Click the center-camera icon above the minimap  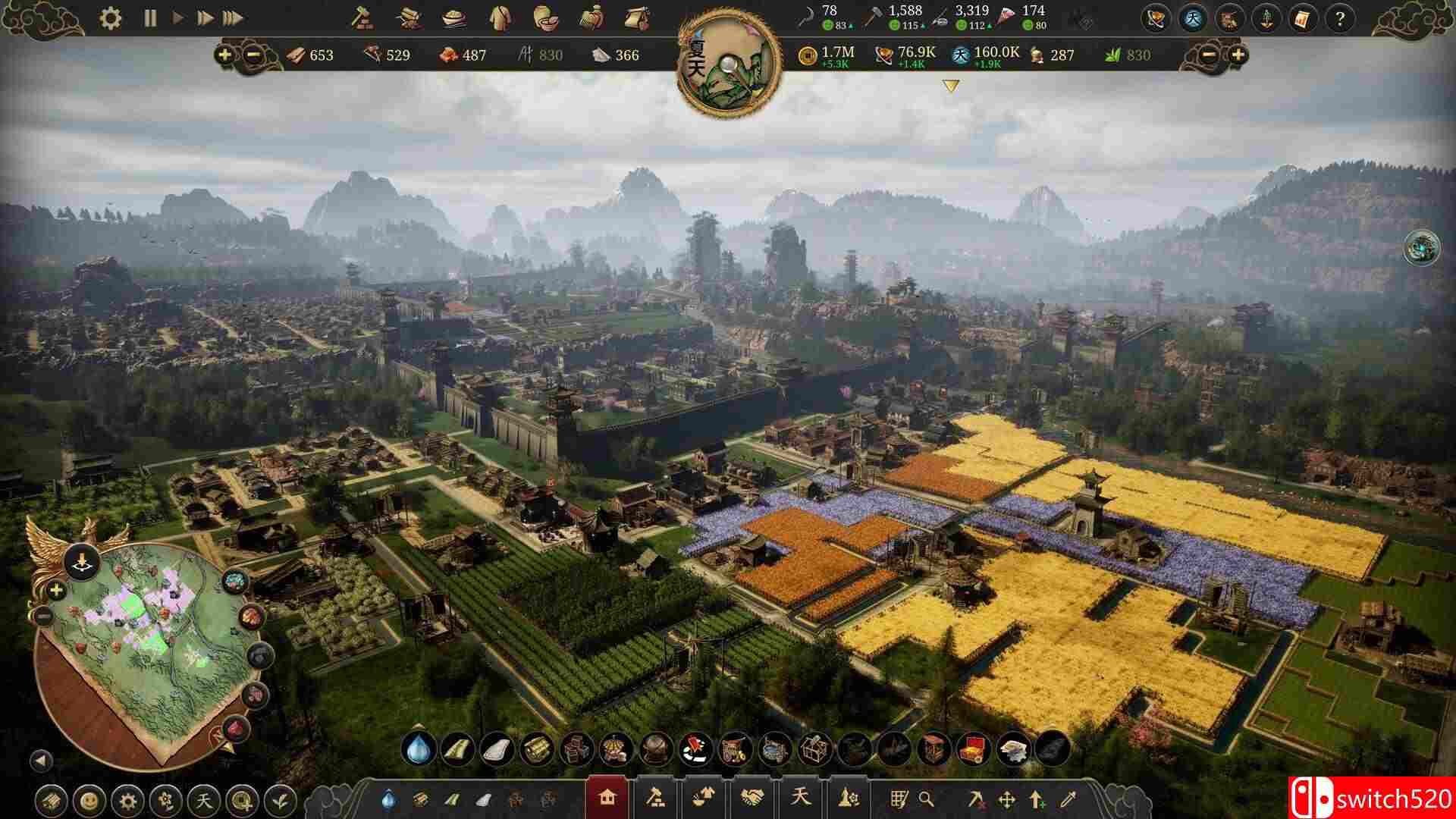pyautogui.click(x=81, y=560)
